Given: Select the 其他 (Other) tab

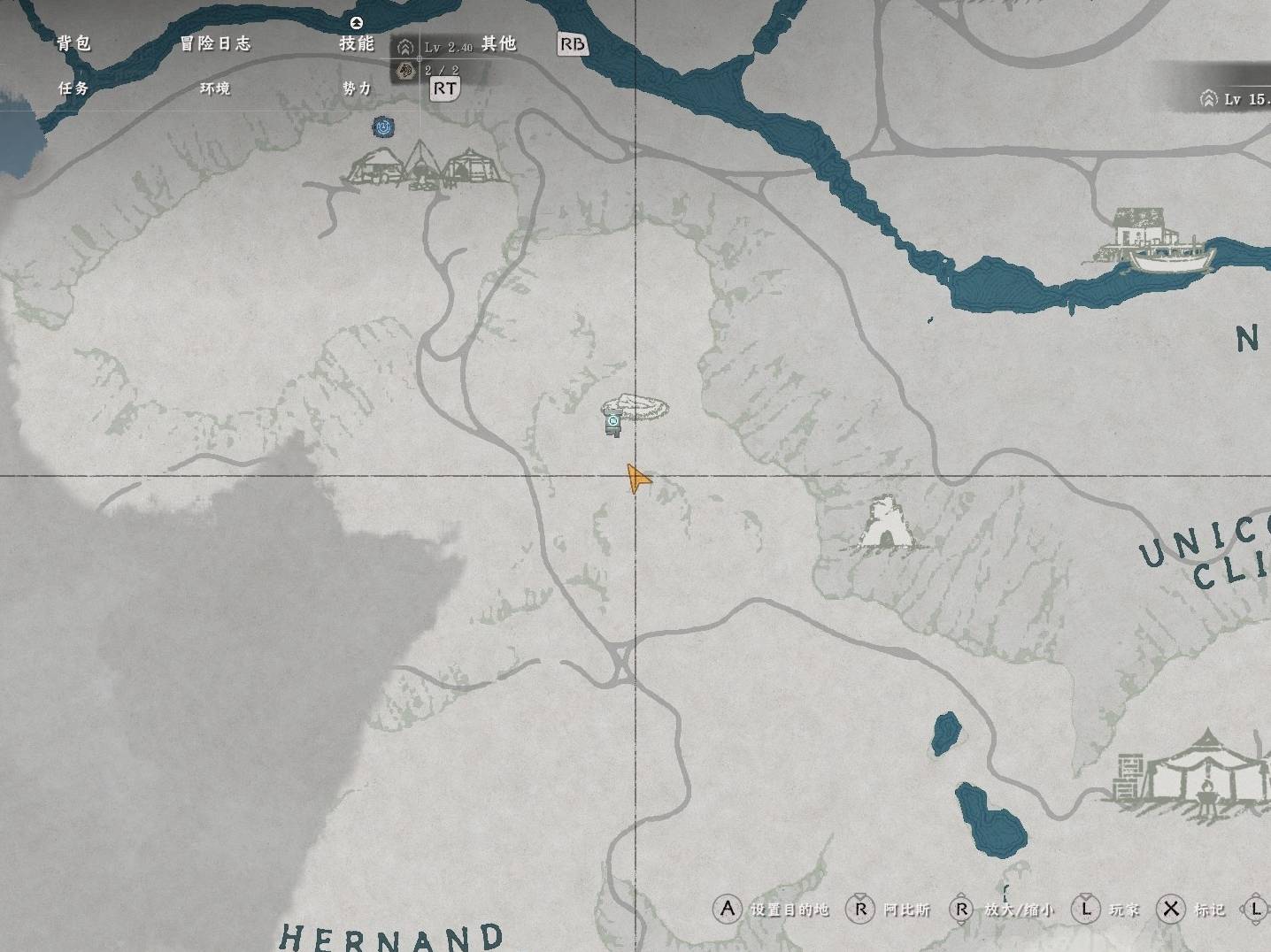Looking at the screenshot, I should point(498,43).
